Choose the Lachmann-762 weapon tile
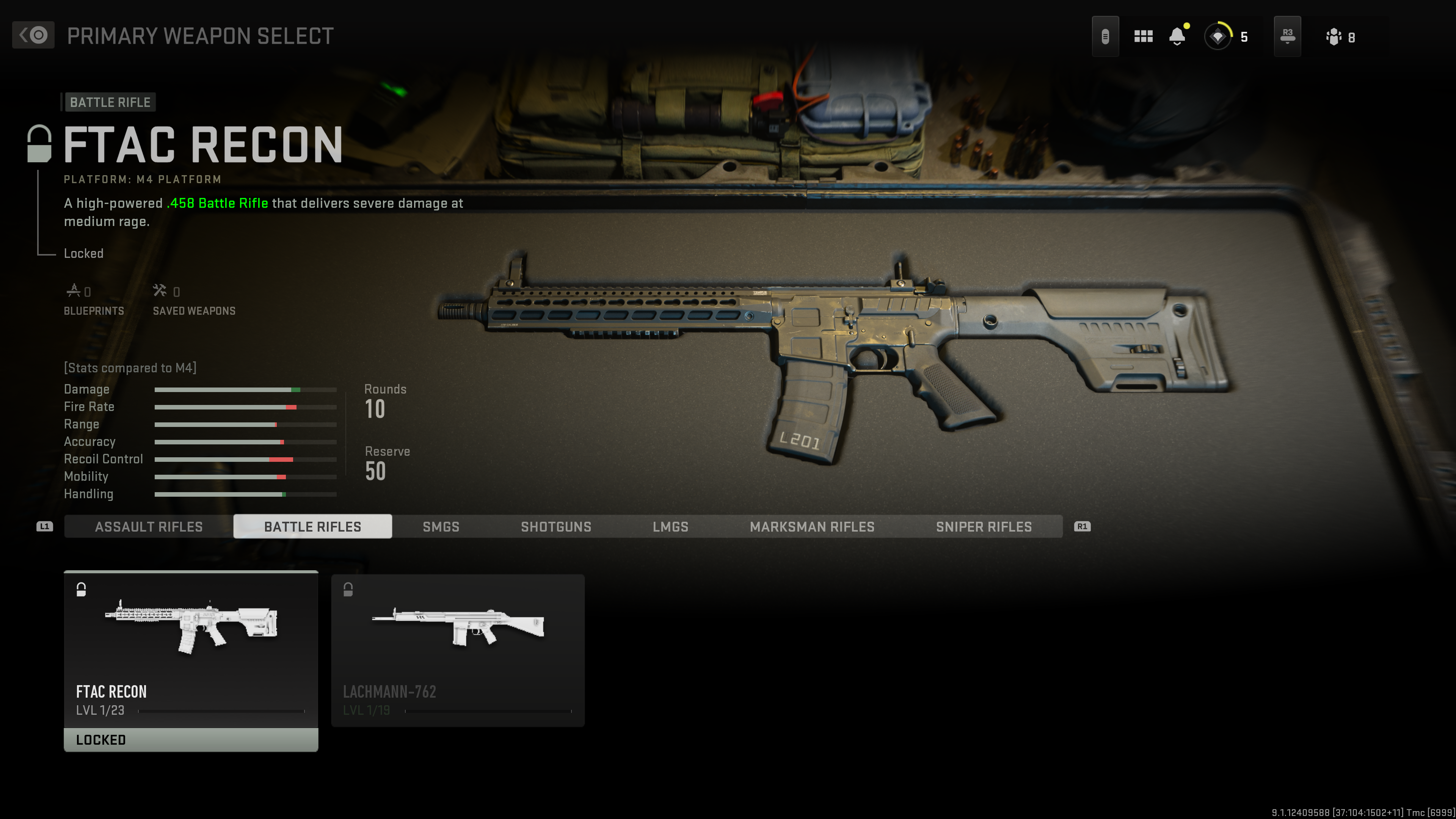This screenshot has width=1456, height=819. pyautogui.click(x=458, y=650)
